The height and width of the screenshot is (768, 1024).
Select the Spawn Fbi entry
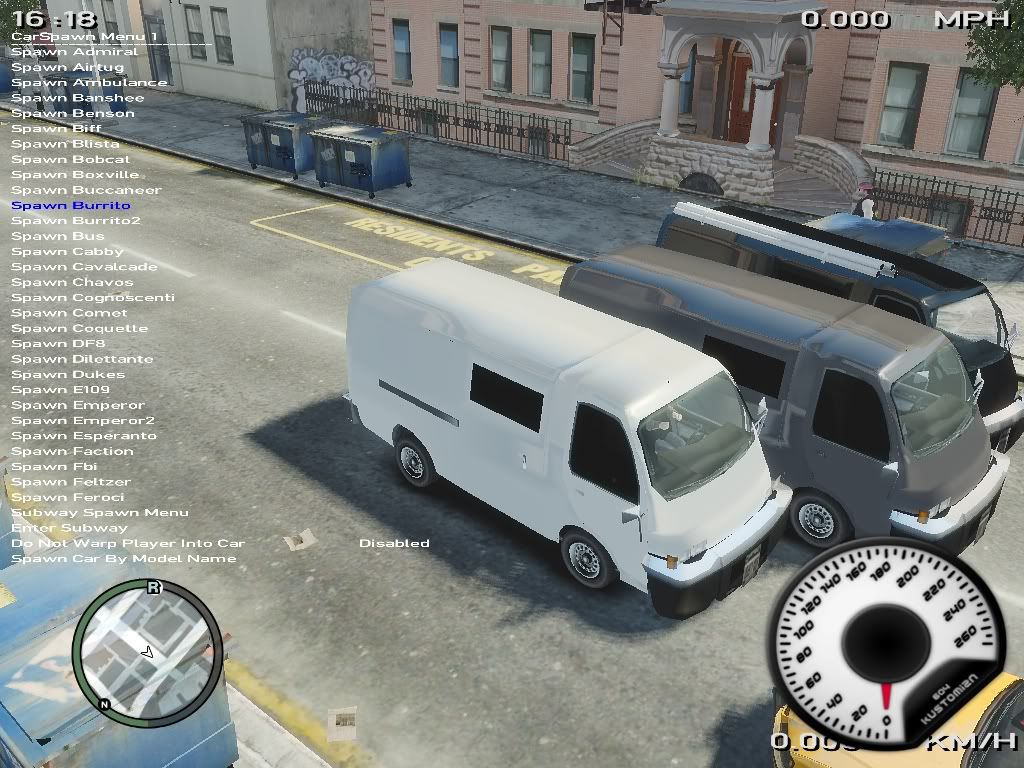pyautogui.click(x=54, y=467)
